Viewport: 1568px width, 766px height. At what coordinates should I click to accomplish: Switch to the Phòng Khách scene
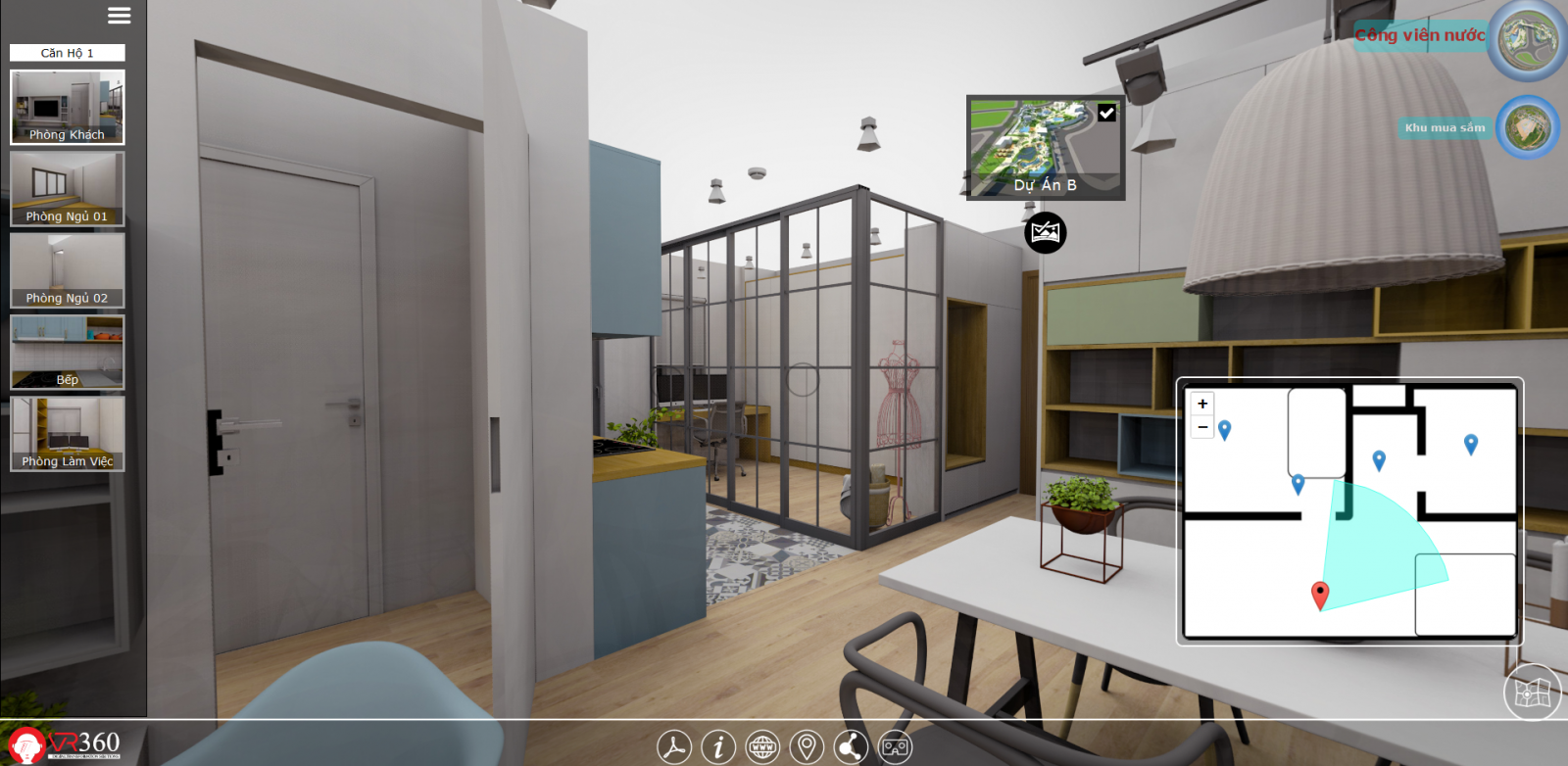(x=67, y=106)
